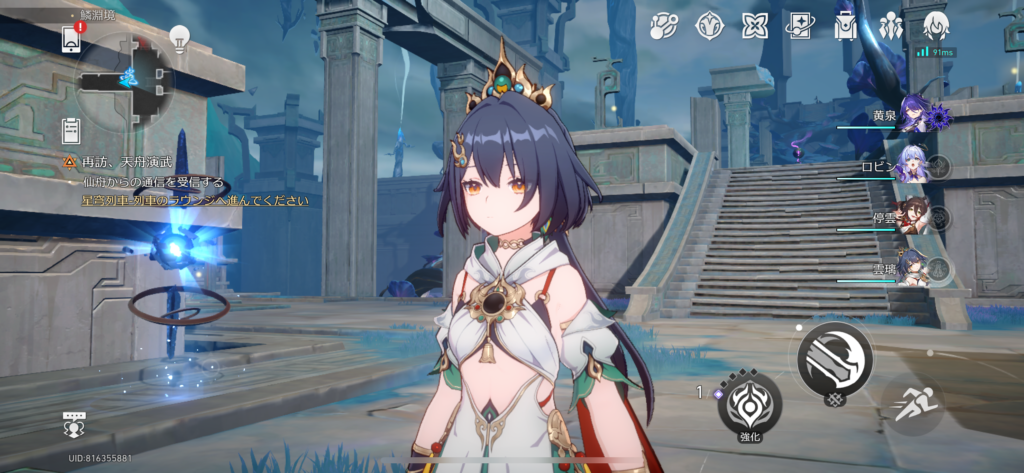Tap the sprint running-figure button
The image size is (1024, 473).
coord(912,403)
